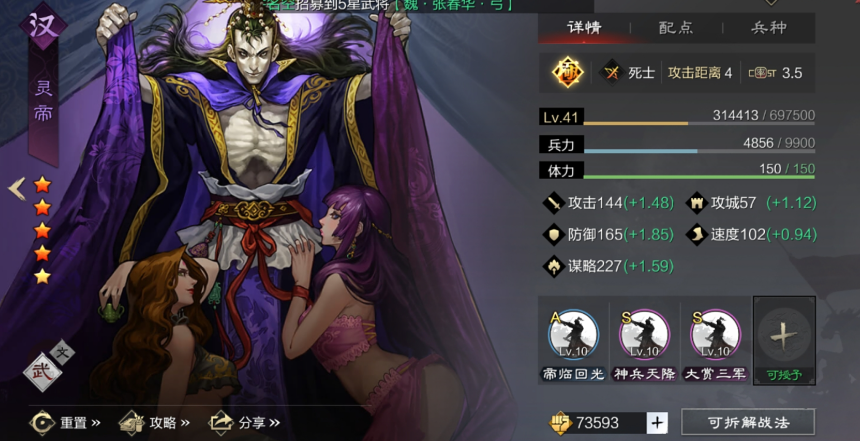Go to the previous general with left arrow
Viewport: 860px width, 441px height.
[17, 188]
